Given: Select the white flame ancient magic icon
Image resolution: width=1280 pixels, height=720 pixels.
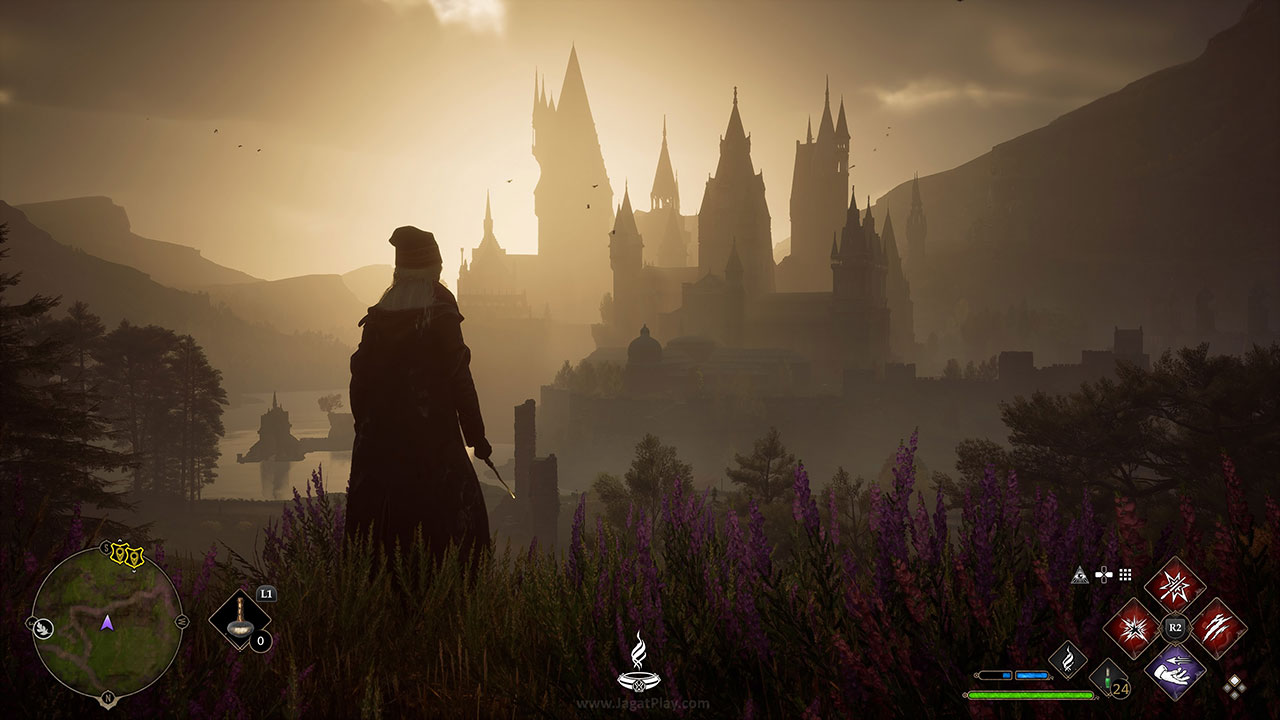Looking at the screenshot, I should tap(1068, 660).
